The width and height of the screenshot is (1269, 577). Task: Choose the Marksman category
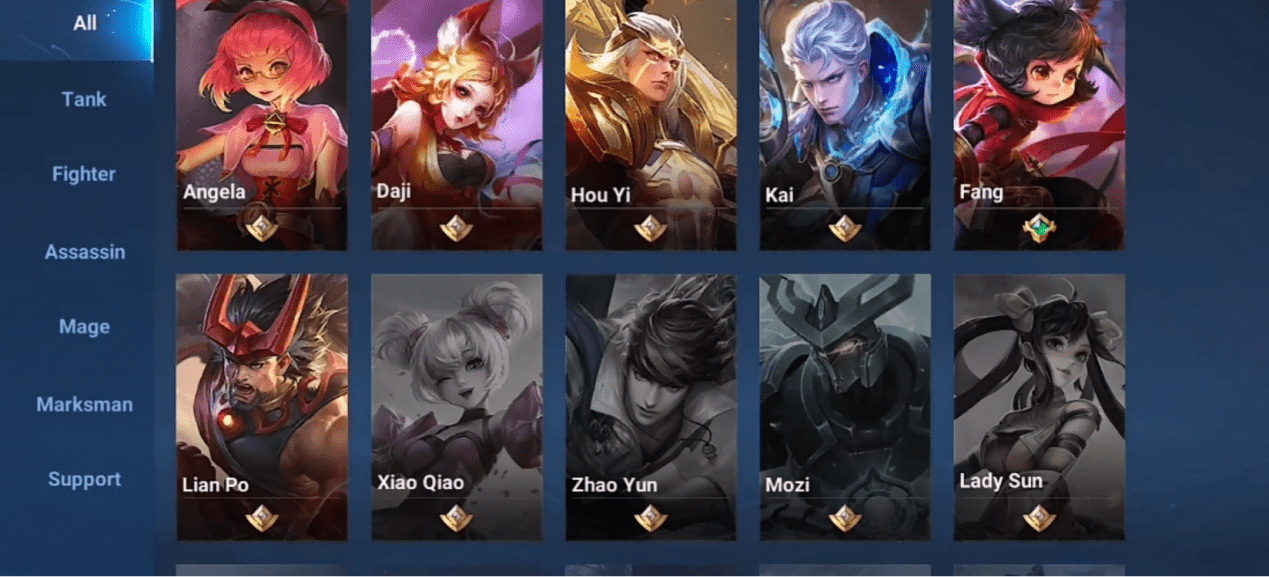click(x=84, y=405)
